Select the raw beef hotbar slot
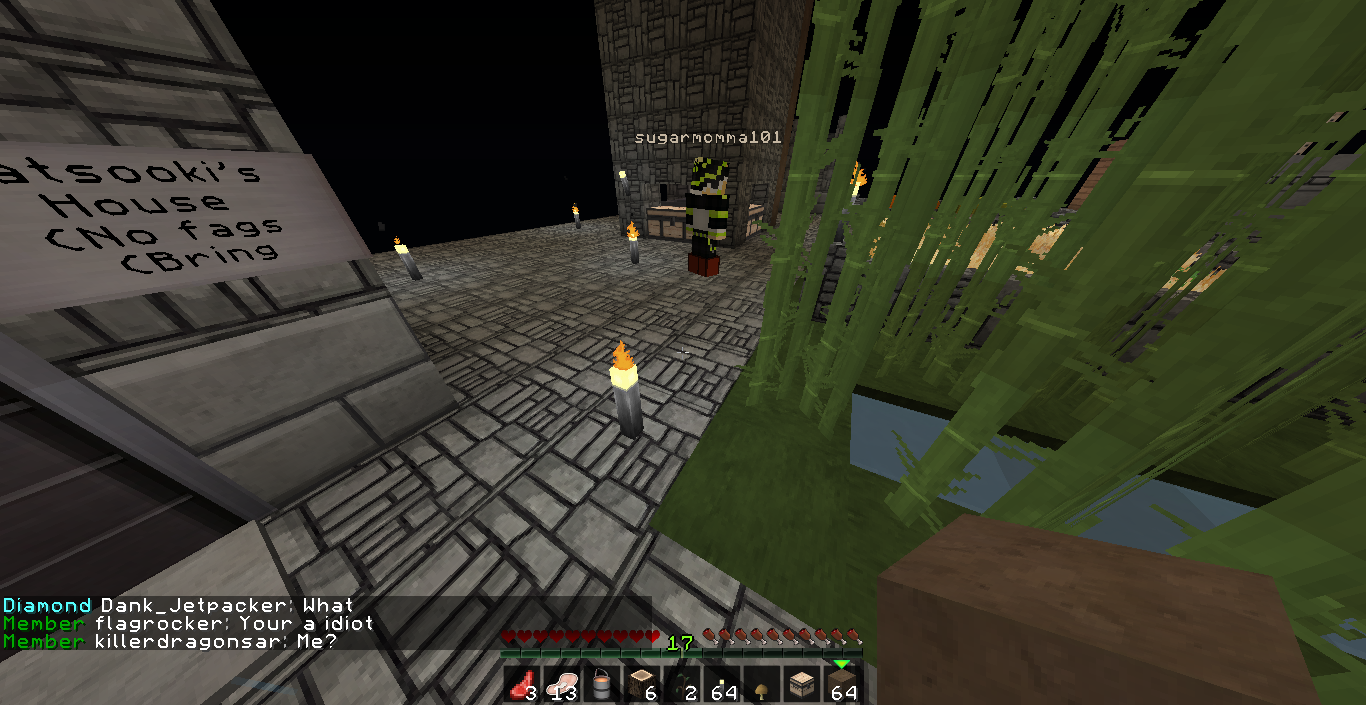The image size is (1366, 705). tap(523, 685)
